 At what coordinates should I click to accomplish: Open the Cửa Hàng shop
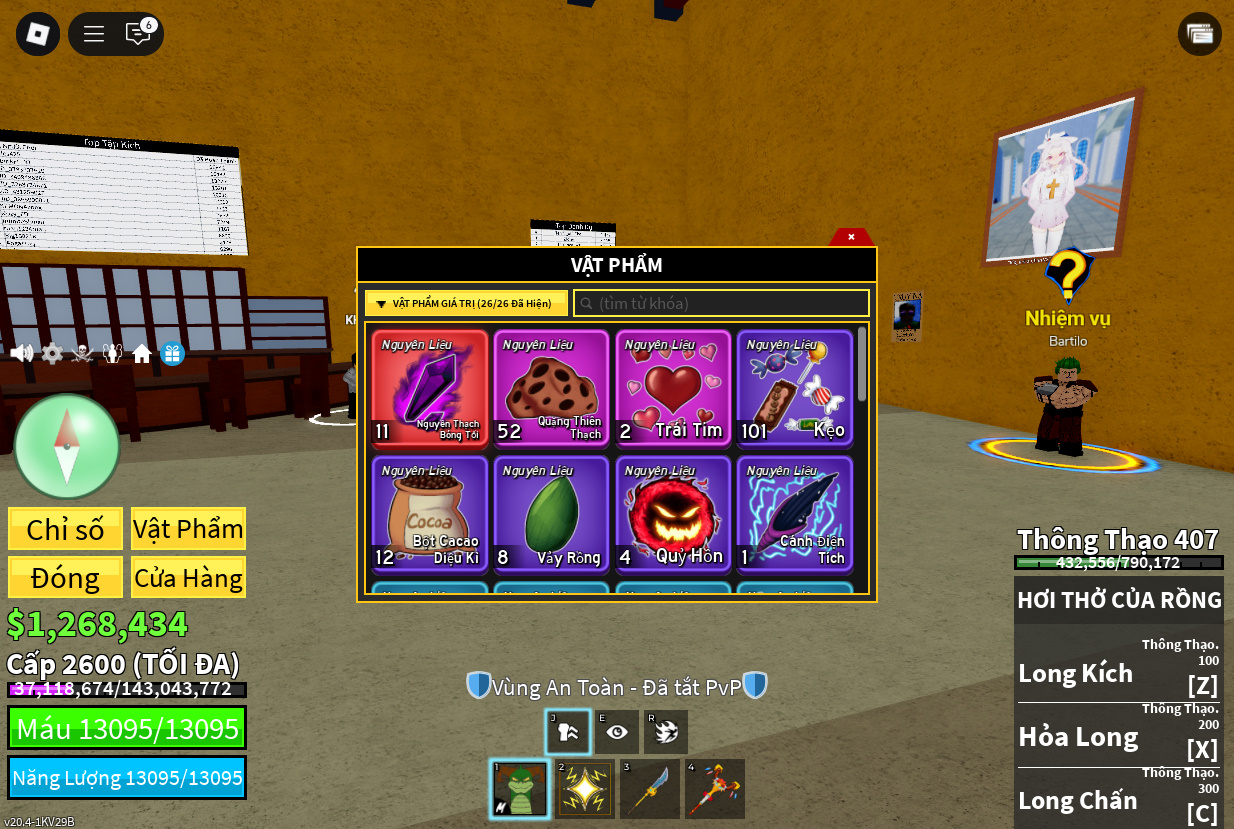188,578
